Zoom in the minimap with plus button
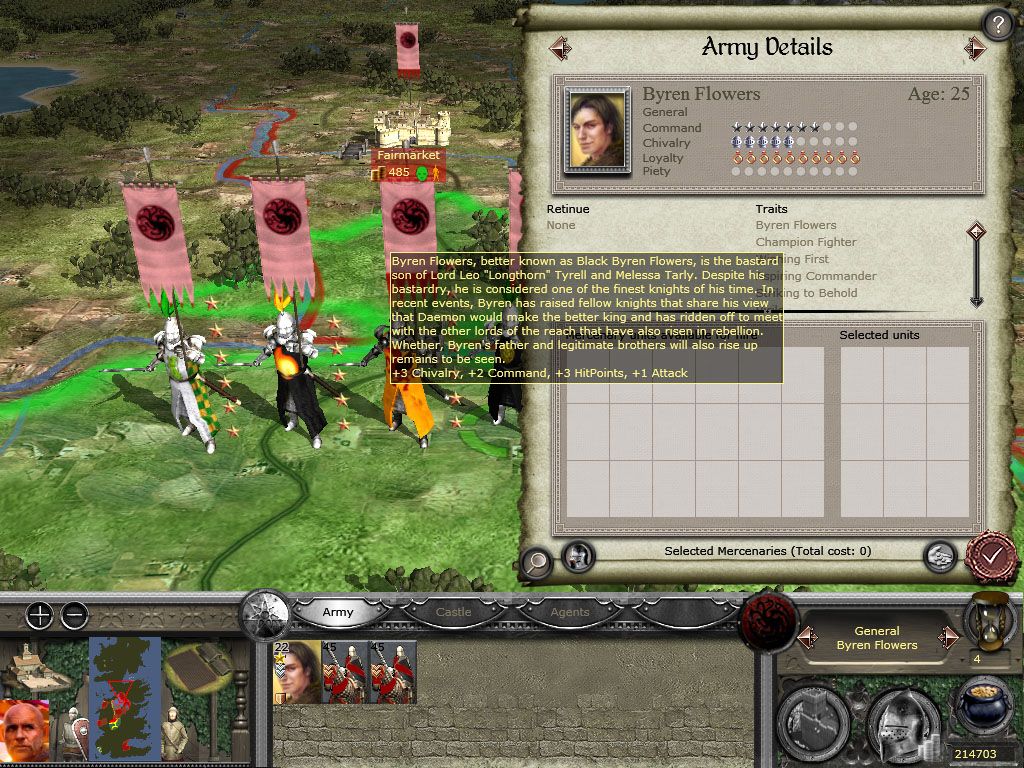The height and width of the screenshot is (768, 1024). tap(39, 615)
